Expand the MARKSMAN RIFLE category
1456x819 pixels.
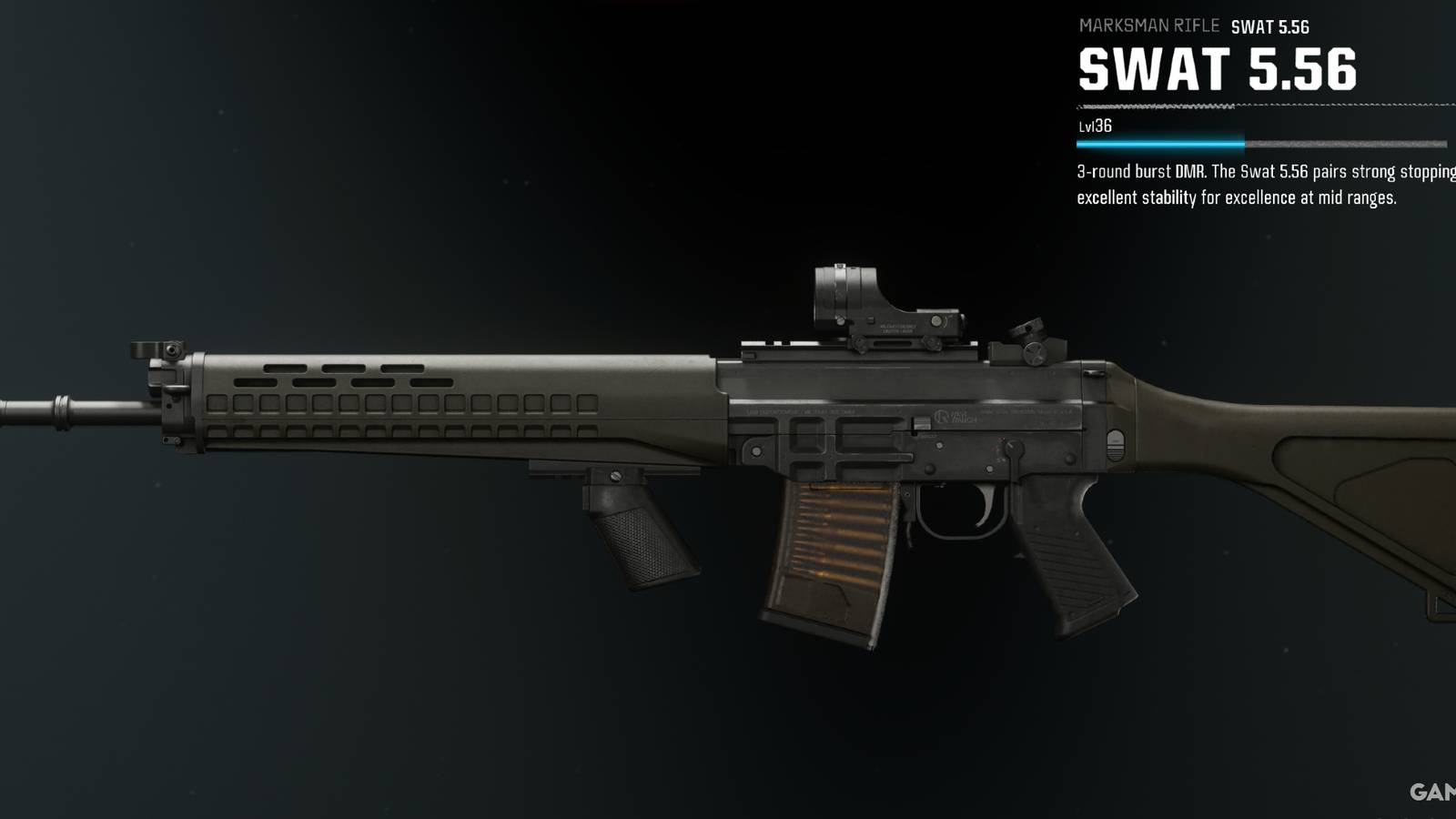click(x=1148, y=25)
